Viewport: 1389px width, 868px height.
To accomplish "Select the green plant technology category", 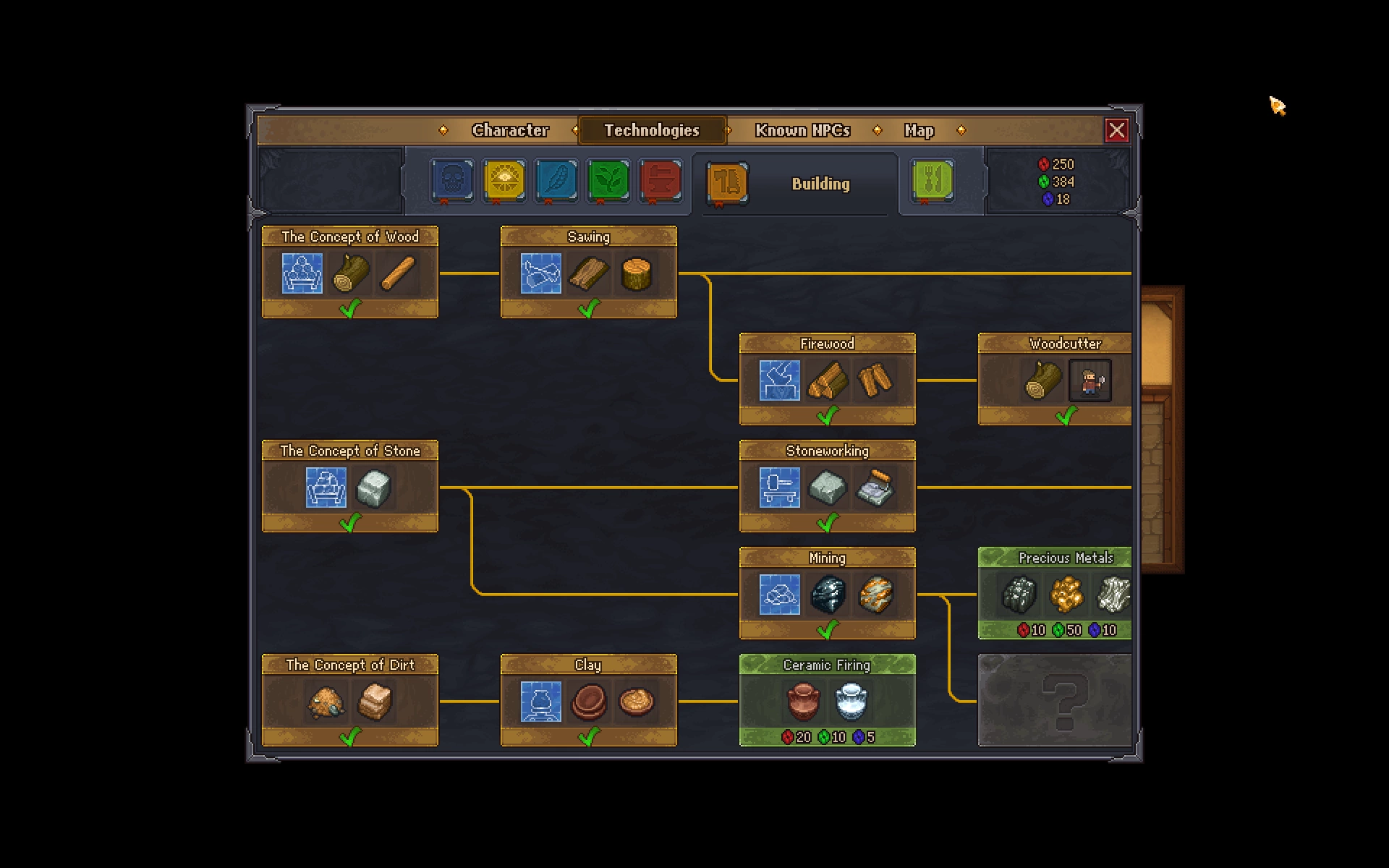I will [x=608, y=180].
